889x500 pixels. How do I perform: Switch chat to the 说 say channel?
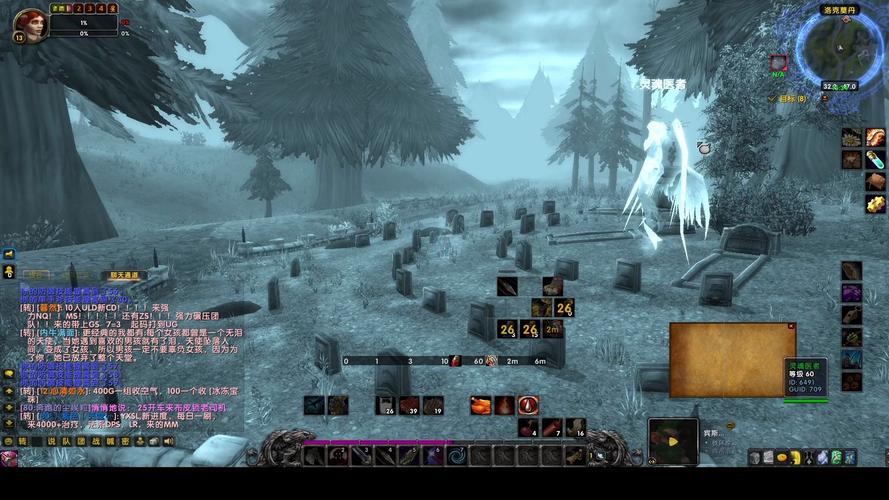(51, 441)
